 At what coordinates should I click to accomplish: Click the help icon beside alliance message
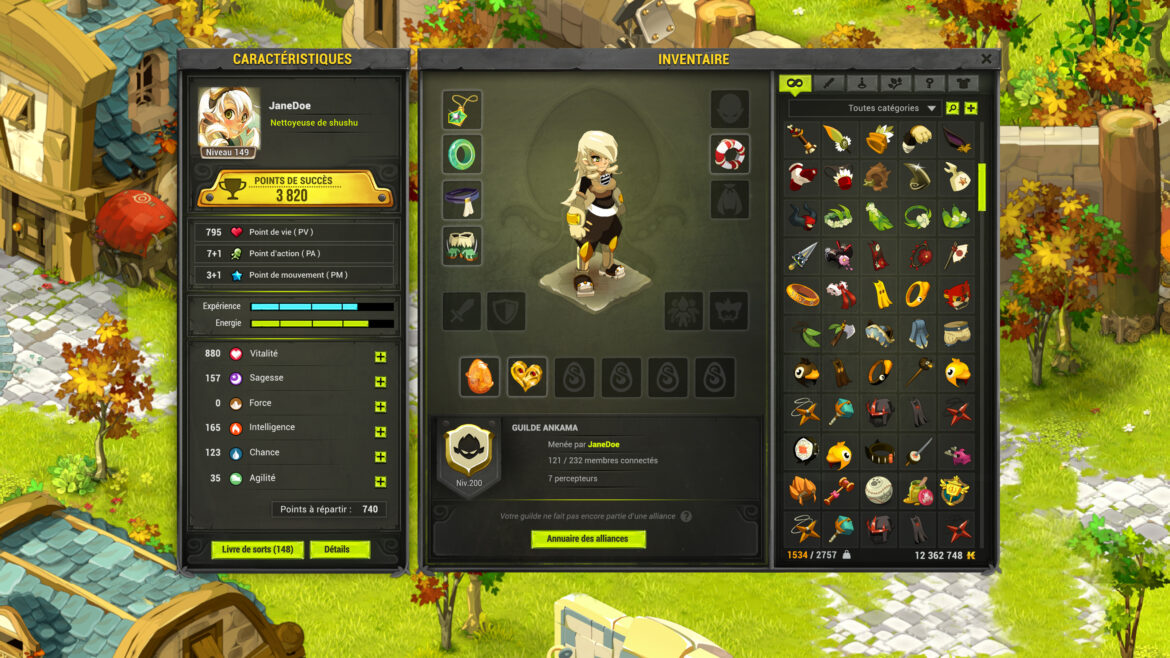[x=685, y=516]
